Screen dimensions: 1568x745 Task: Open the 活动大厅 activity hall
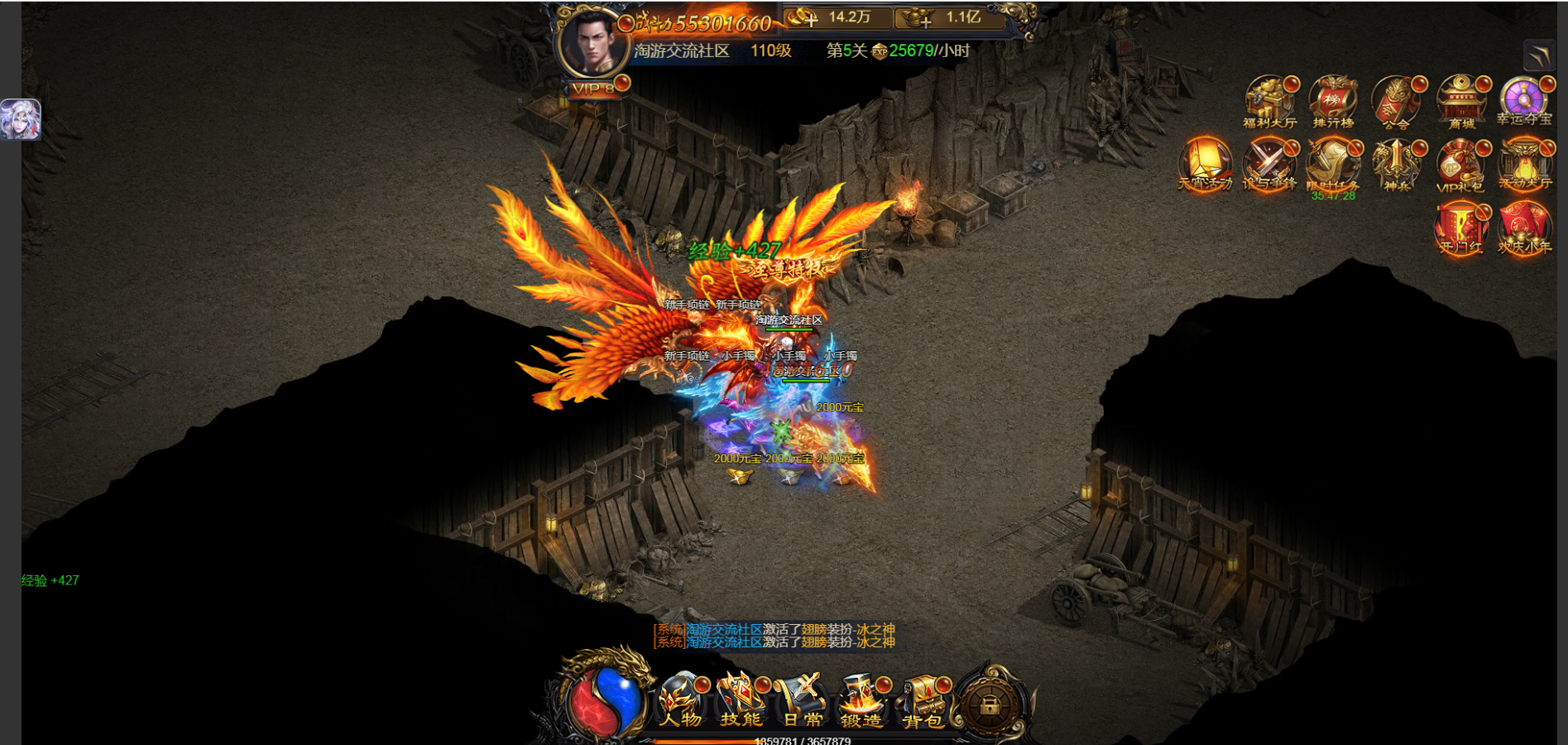point(1523,163)
